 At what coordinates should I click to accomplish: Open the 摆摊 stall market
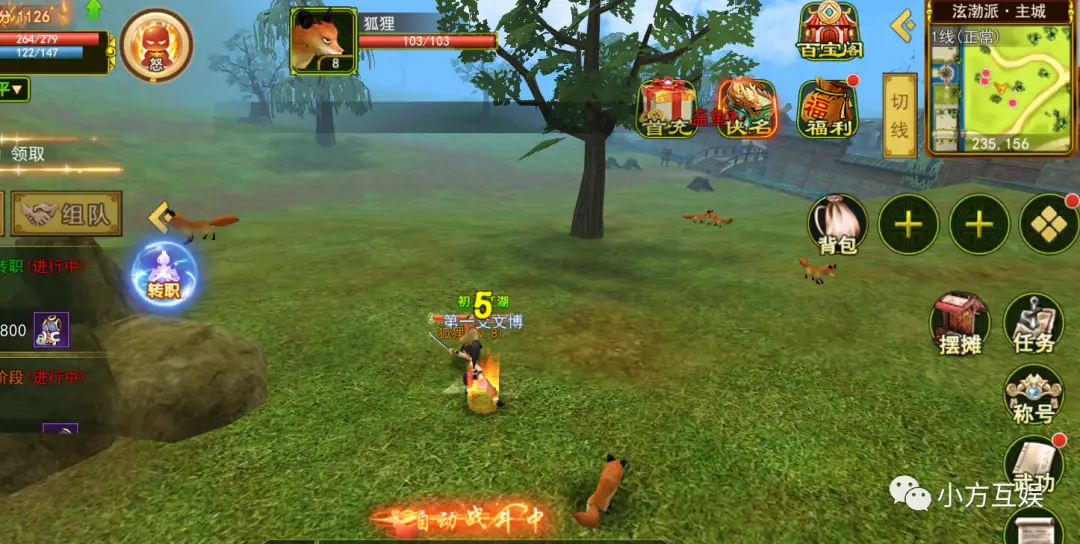pos(959,323)
